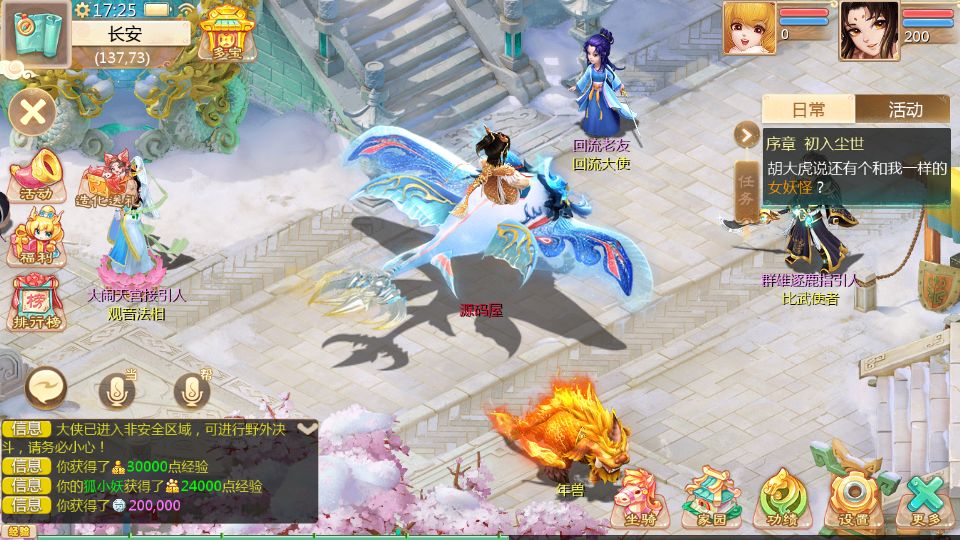Switch to the 活动 activity tab
960x540 pixels.
(905, 110)
